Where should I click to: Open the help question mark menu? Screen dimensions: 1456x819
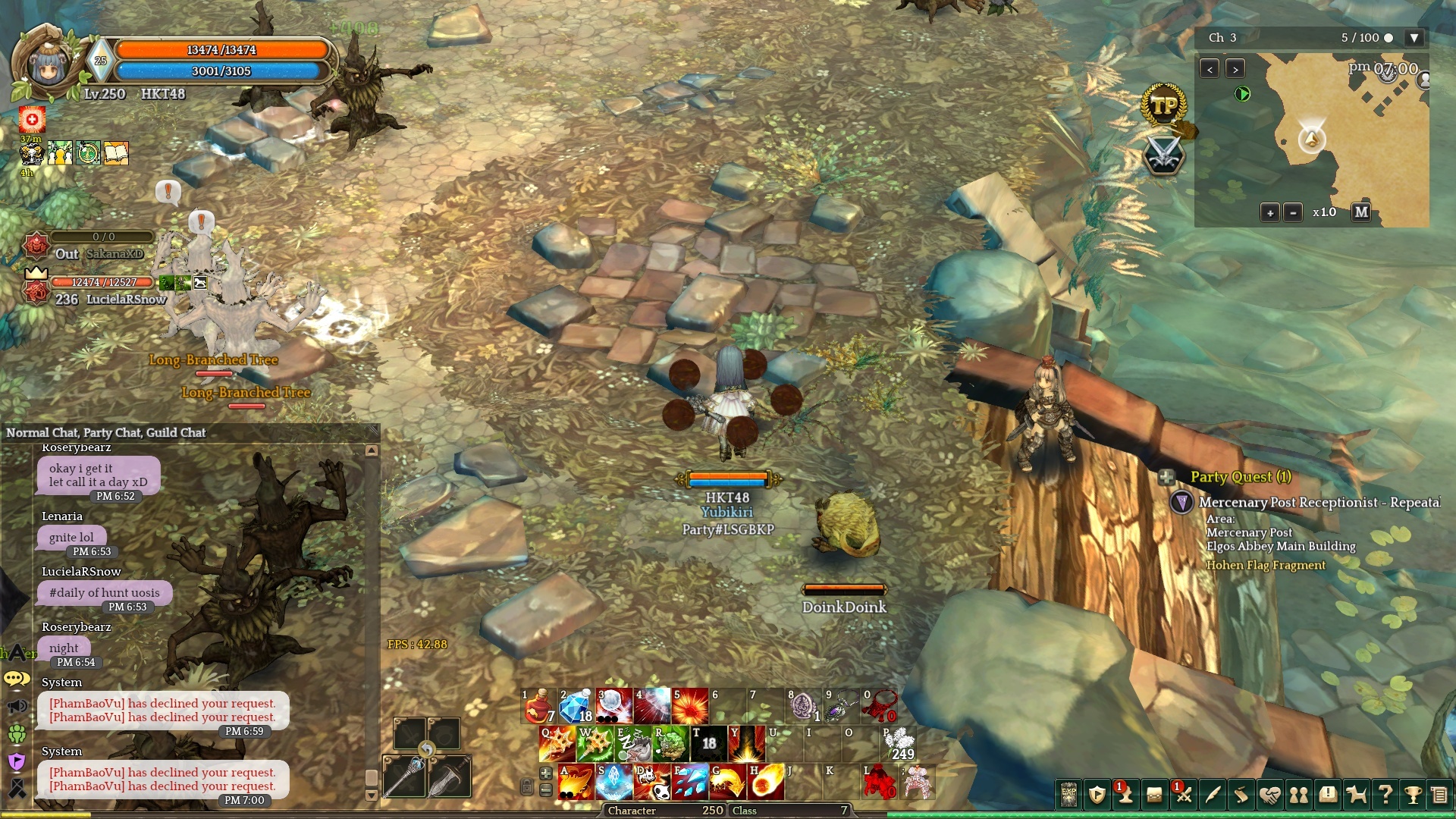point(1385,795)
